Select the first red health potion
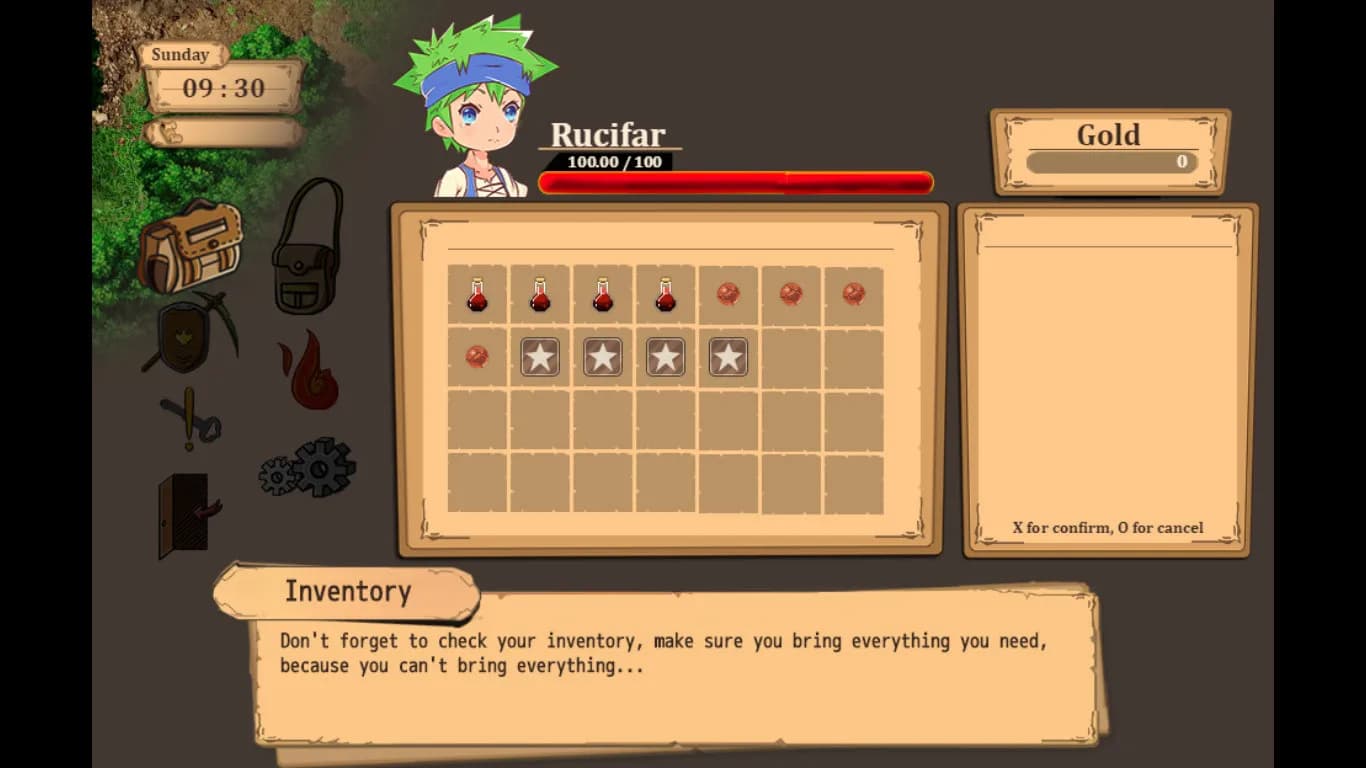This screenshot has height=768, width=1366. click(x=477, y=293)
